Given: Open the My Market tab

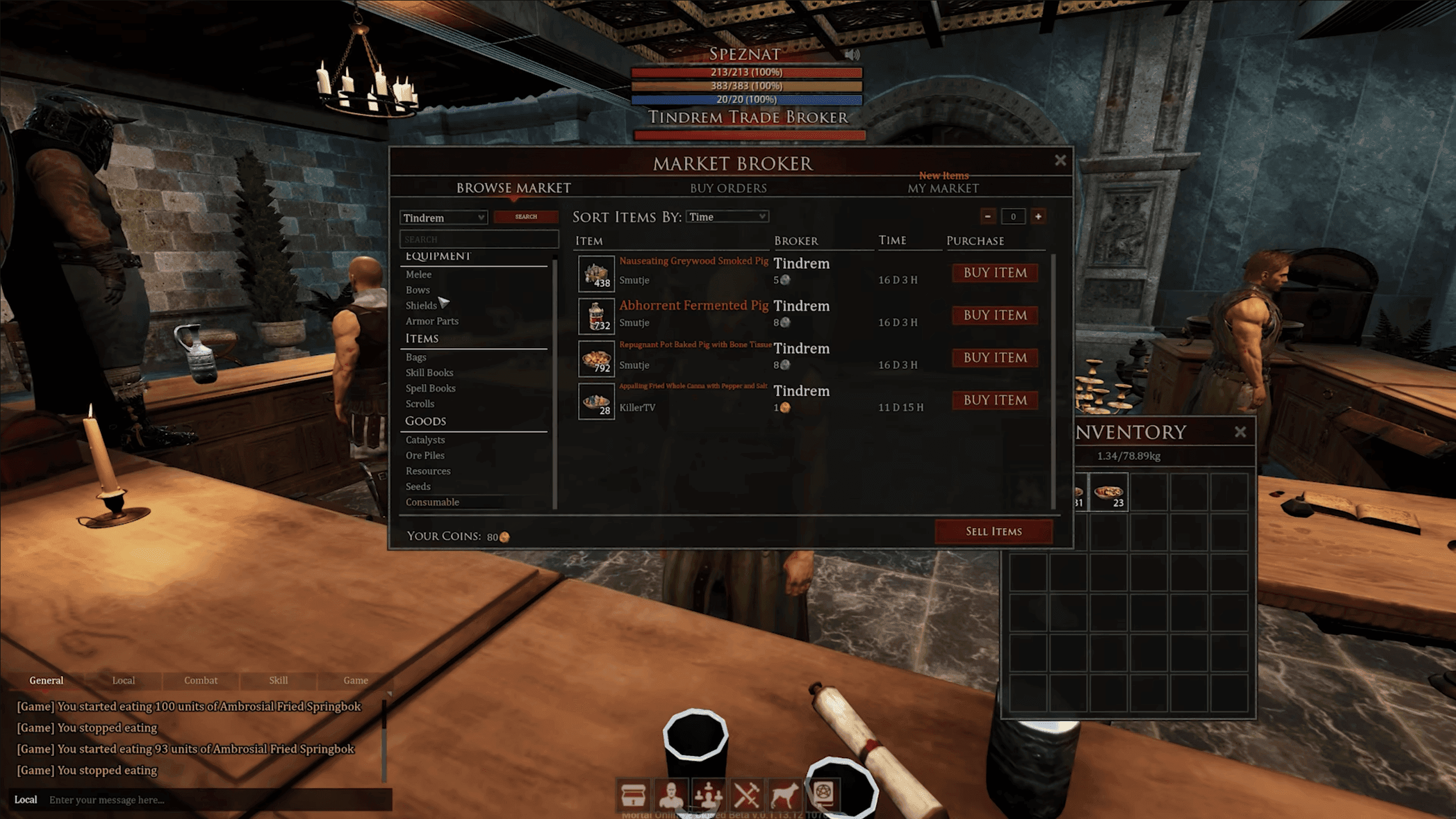Looking at the screenshot, I should (x=943, y=188).
